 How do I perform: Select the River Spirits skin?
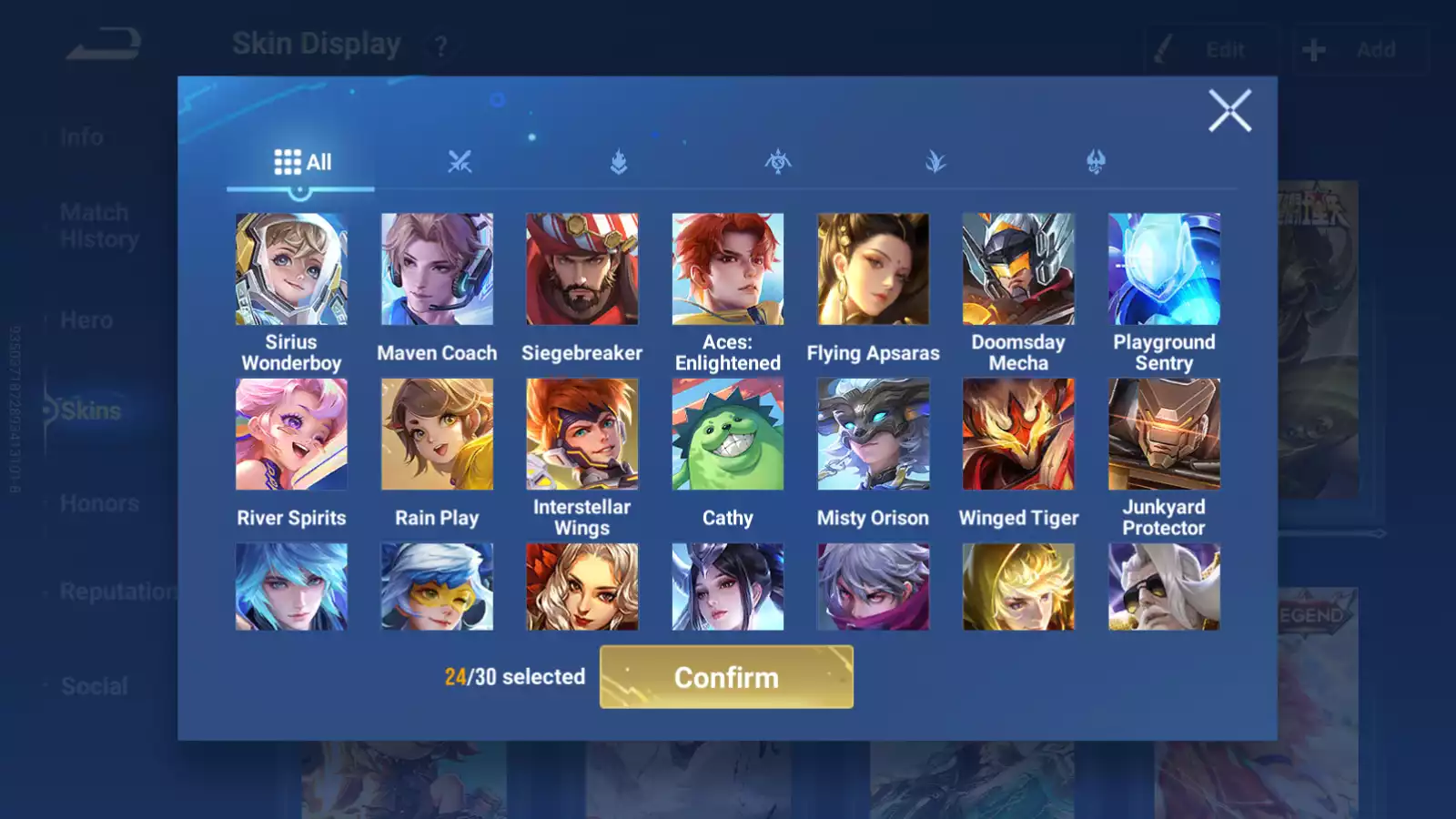[291, 434]
